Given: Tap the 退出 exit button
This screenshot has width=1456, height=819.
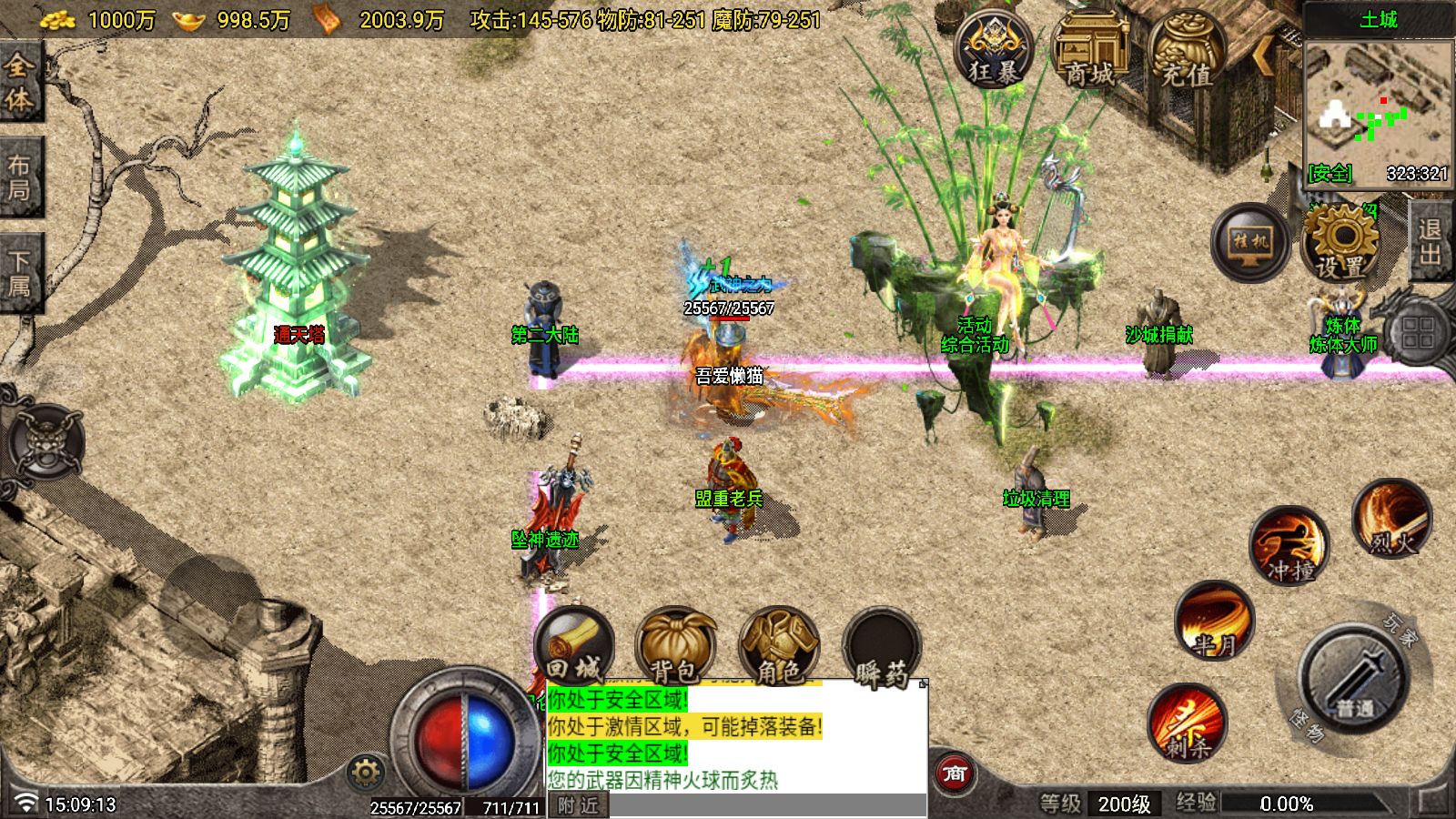Looking at the screenshot, I should click(x=1430, y=242).
